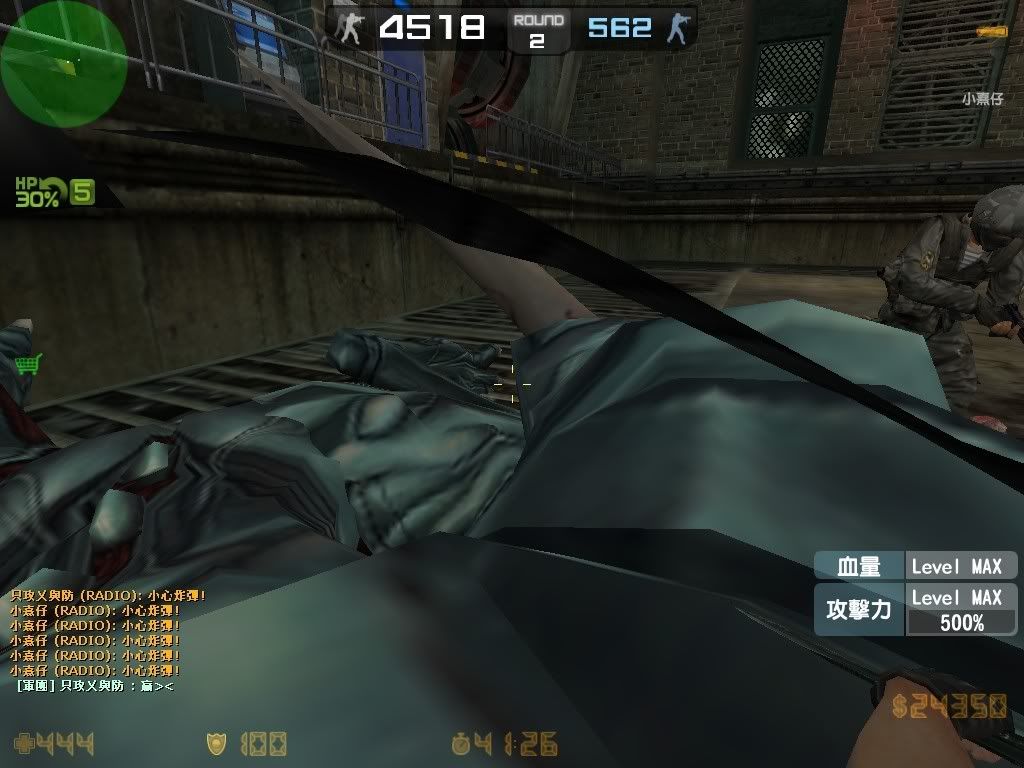Open the green shopping cart buy icon
The image size is (1024, 768).
click(x=30, y=364)
